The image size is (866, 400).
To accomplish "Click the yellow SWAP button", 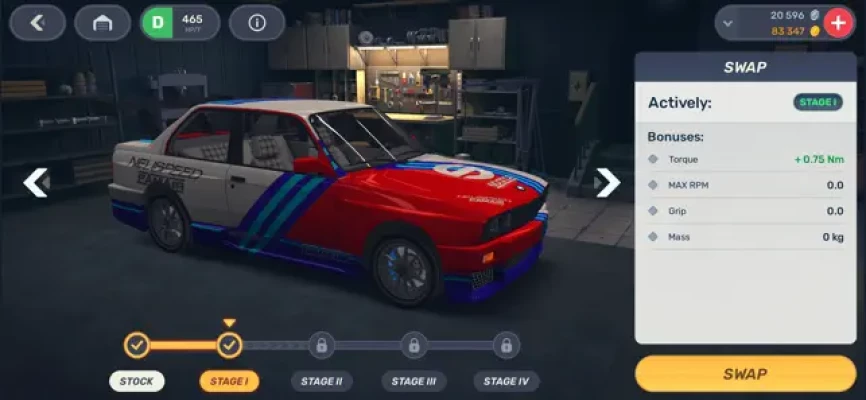I will point(745,374).
